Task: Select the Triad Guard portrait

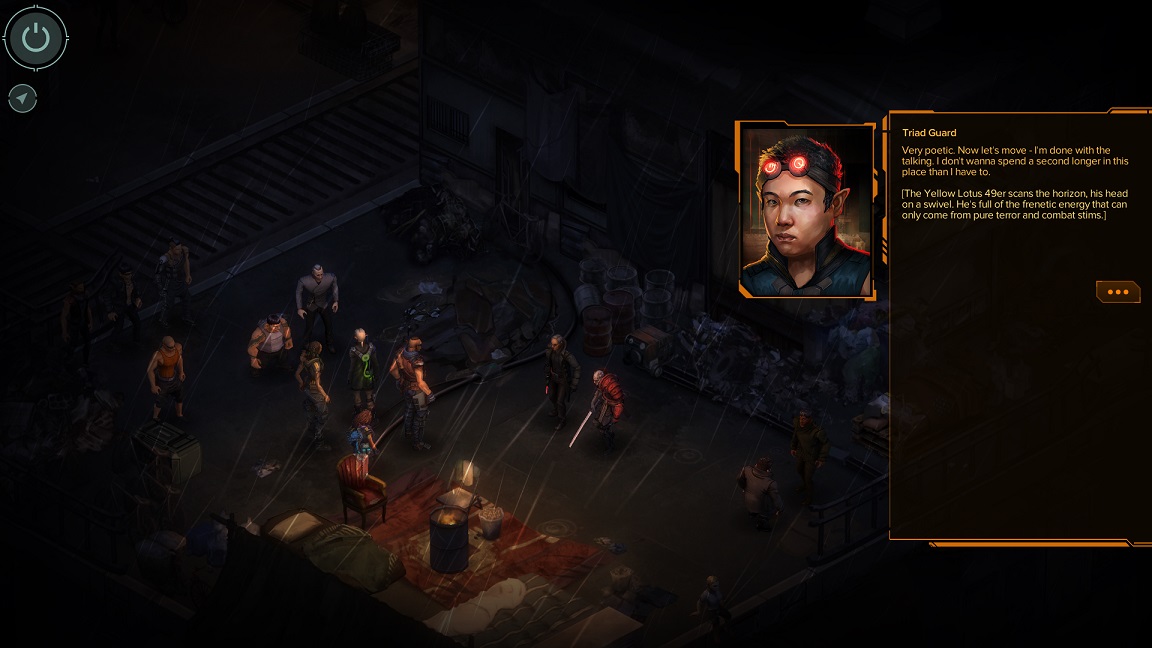Action: click(x=806, y=211)
